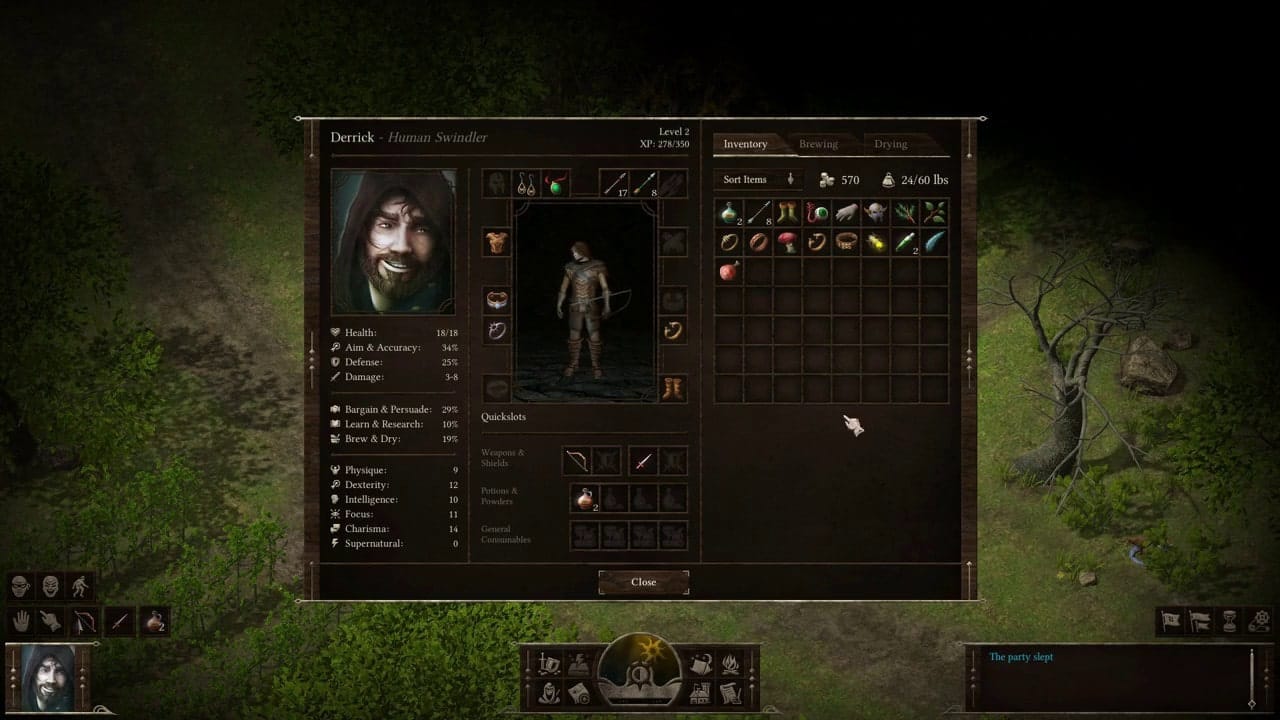The height and width of the screenshot is (720, 1280).
Task: Select the red sword weapon quickslot
Action: tap(643, 461)
